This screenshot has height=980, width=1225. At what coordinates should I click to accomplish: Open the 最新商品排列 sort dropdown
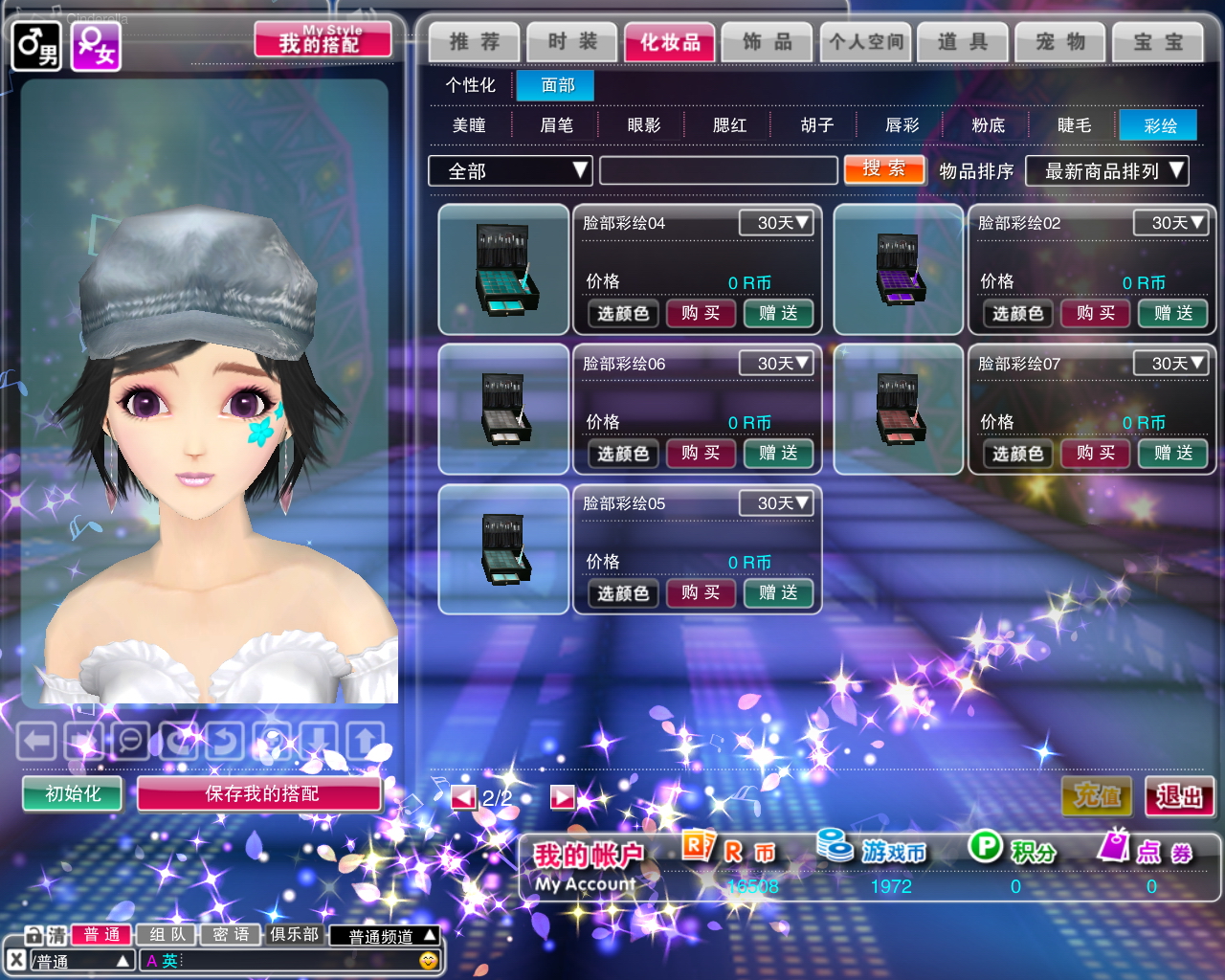[x=1106, y=171]
